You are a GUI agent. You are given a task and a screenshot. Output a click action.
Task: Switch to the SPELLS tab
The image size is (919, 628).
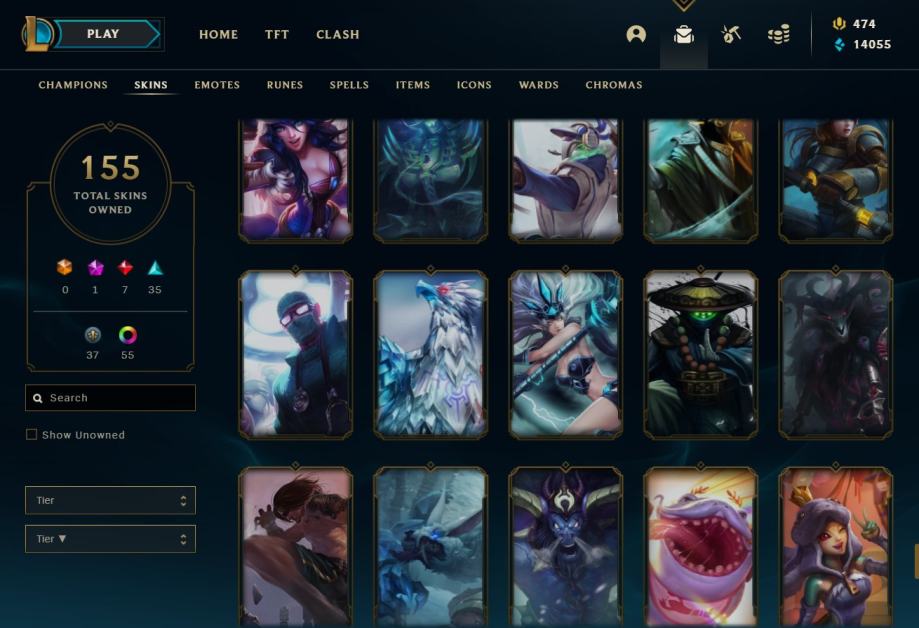pos(349,85)
